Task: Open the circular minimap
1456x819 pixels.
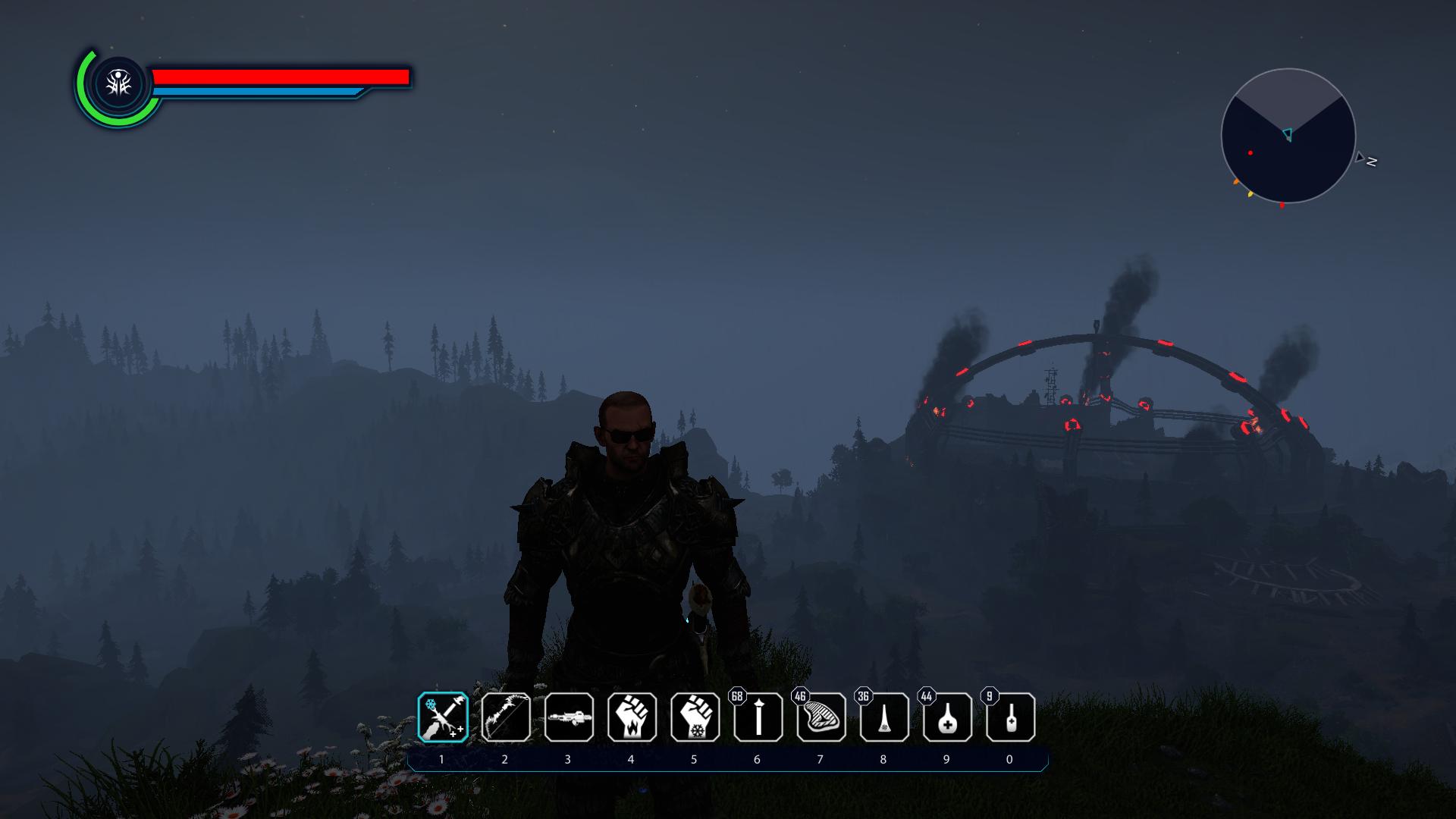Action: [1288, 136]
